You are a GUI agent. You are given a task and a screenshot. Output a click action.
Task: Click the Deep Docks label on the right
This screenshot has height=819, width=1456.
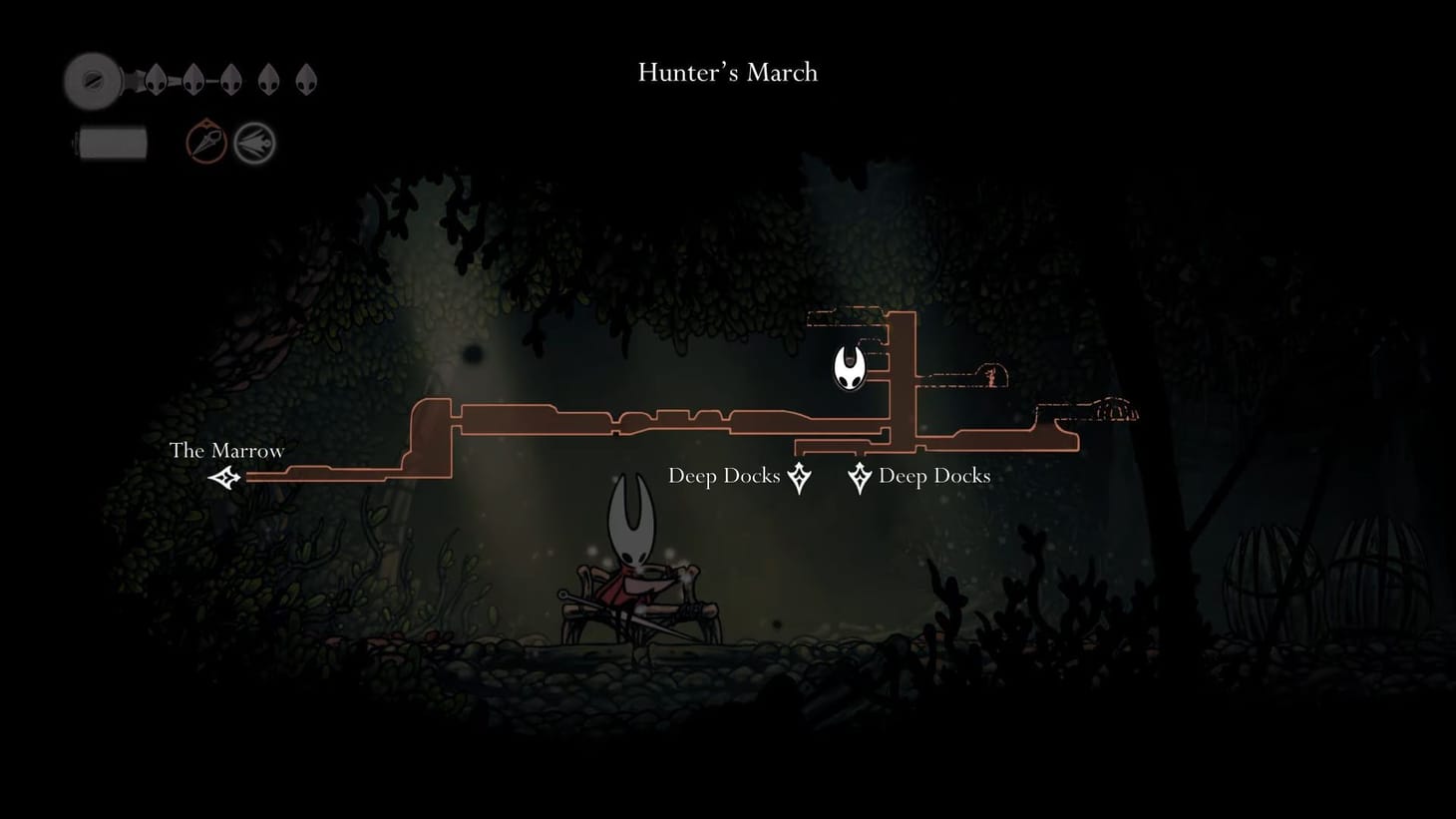(x=934, y=476)
